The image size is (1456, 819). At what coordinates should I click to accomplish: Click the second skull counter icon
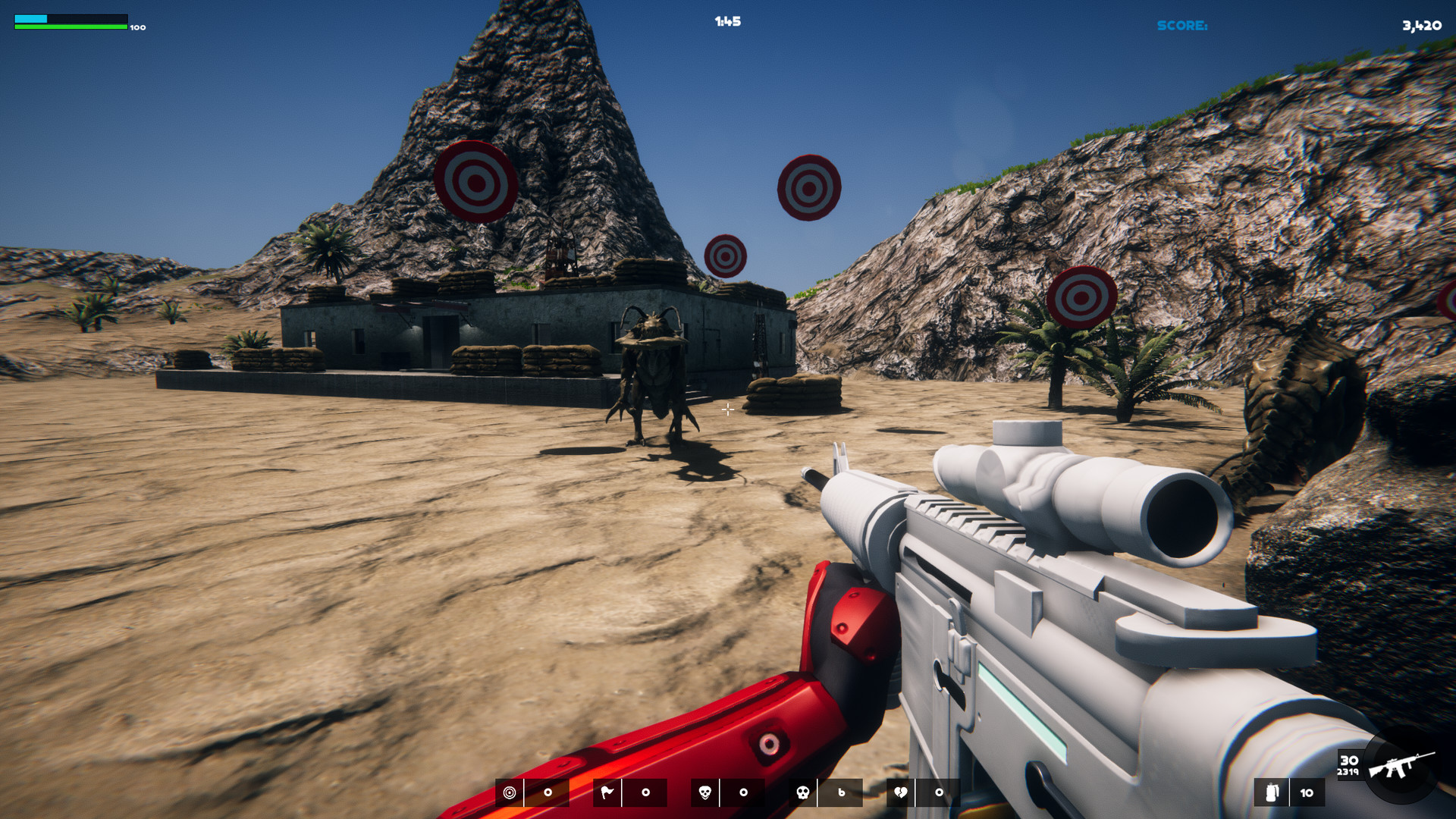[x=802, y=793]
